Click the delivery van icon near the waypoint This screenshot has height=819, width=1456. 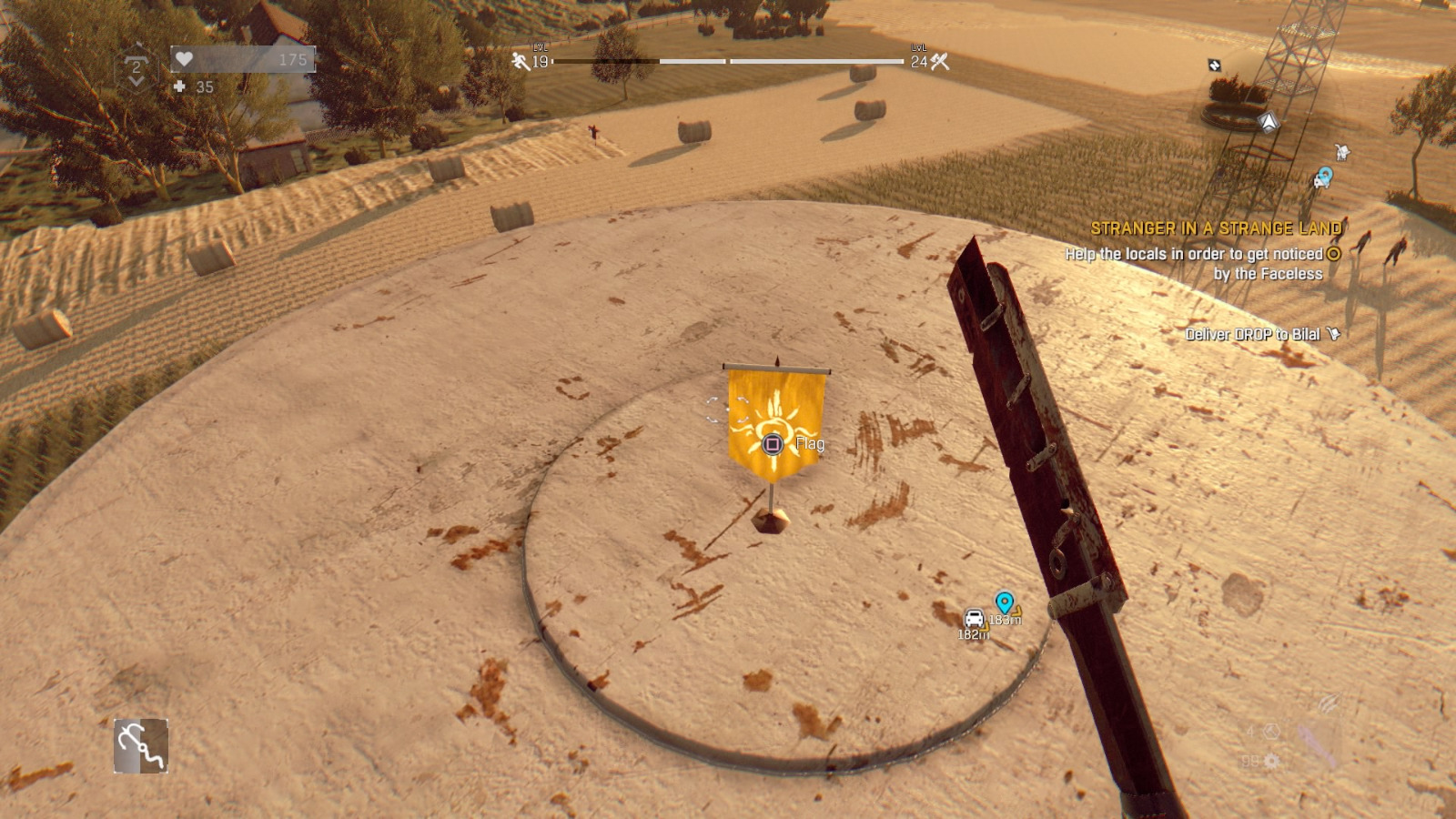point(976,616)
